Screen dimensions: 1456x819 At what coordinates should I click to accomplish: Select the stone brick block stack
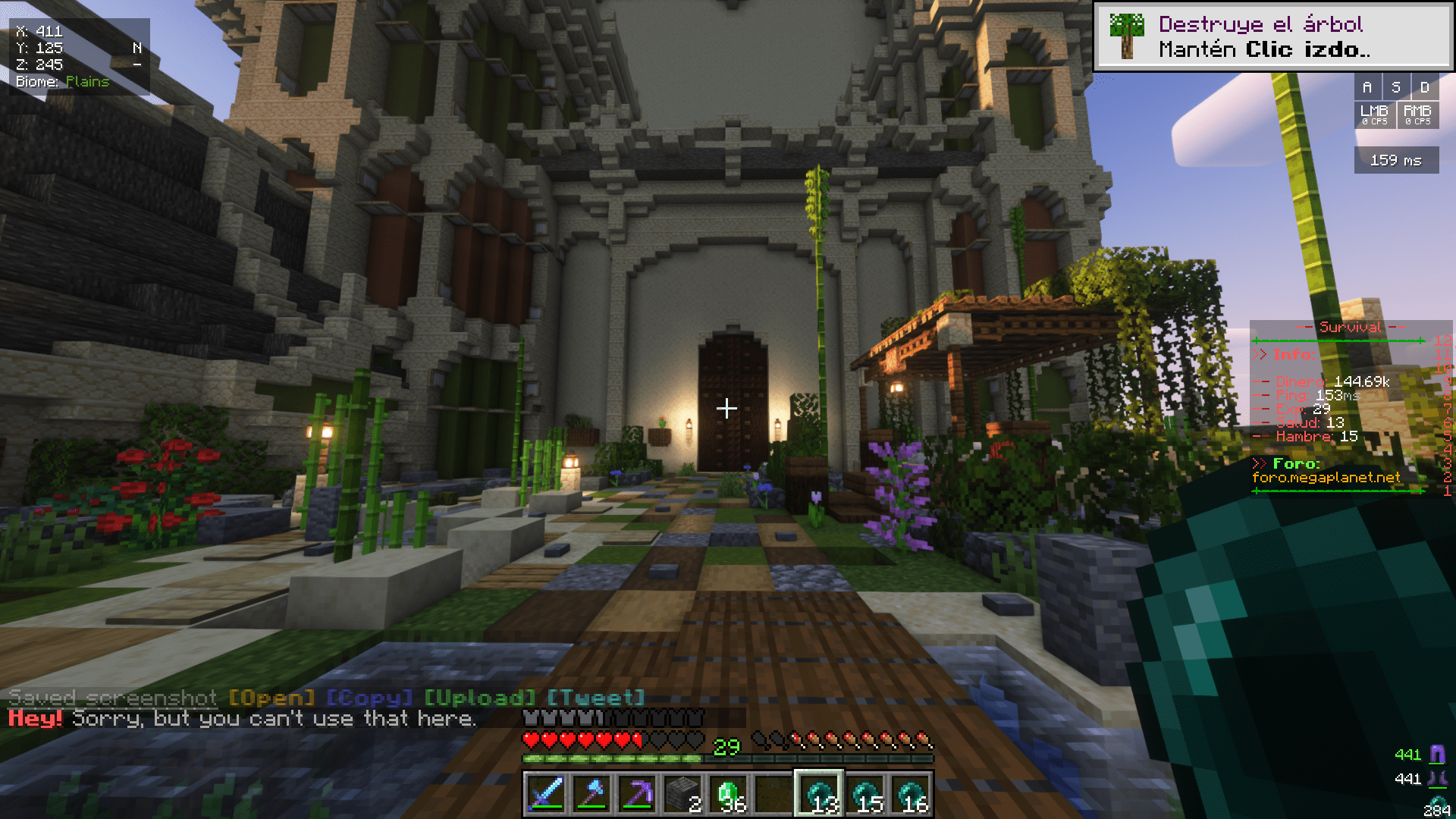(x=682, y=793)
